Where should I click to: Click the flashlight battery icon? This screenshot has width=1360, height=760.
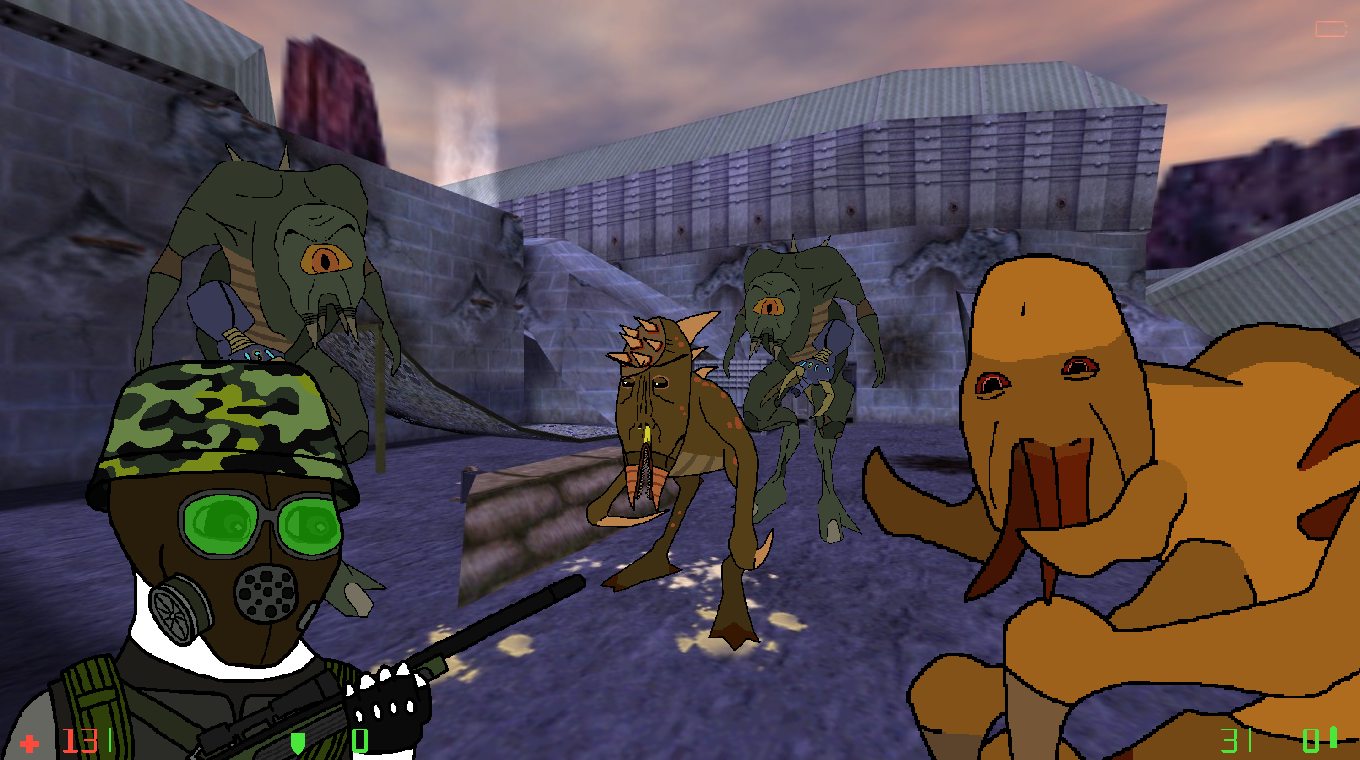click(1331, 29)
